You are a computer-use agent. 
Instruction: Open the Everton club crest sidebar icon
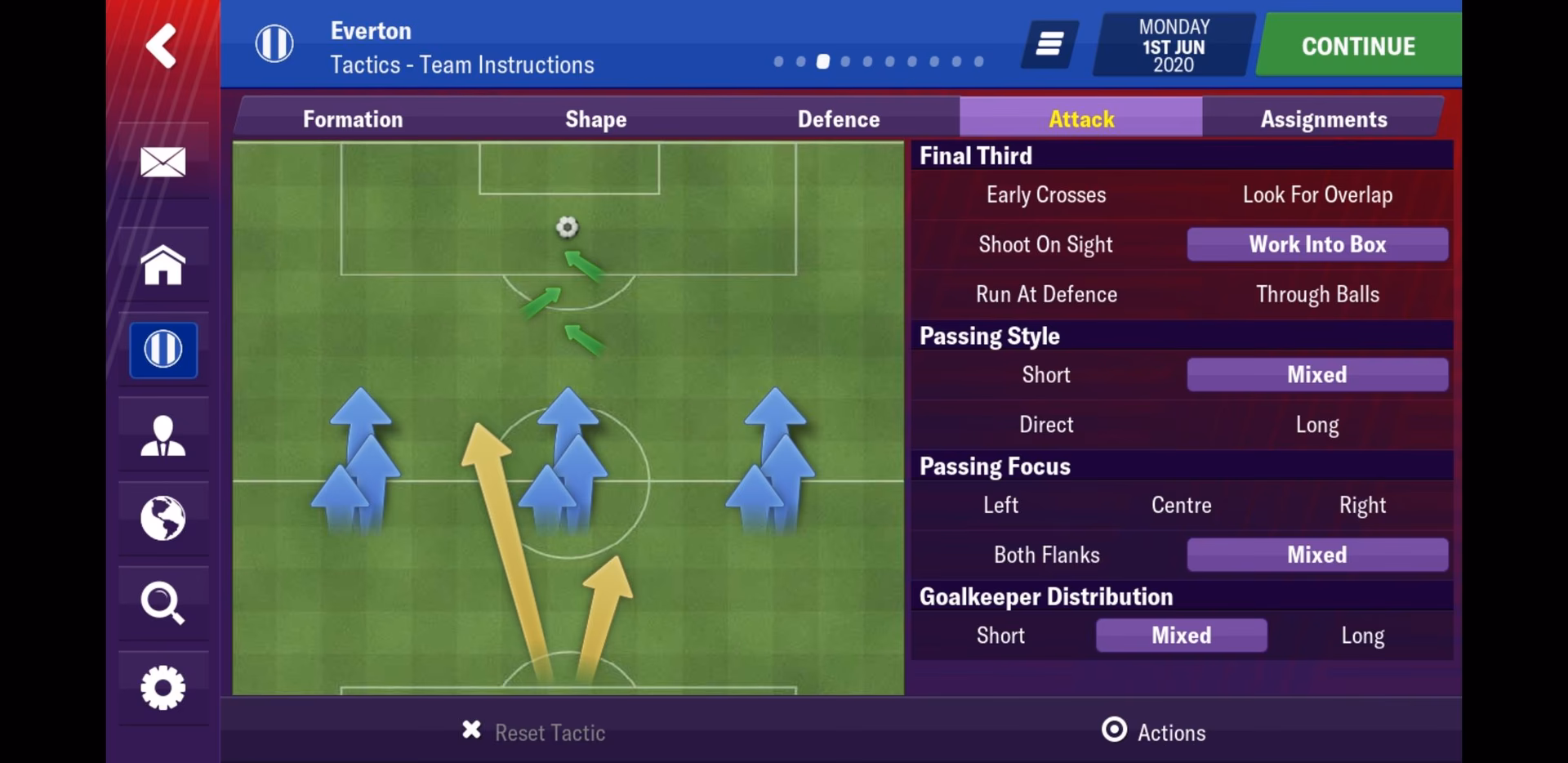tap(163, 350)
